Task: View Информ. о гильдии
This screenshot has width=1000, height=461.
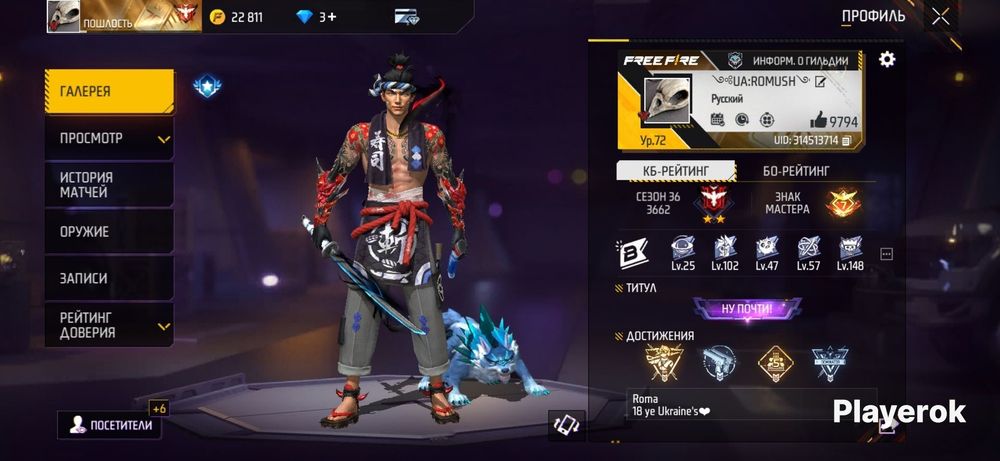Action: click(790, 60)
